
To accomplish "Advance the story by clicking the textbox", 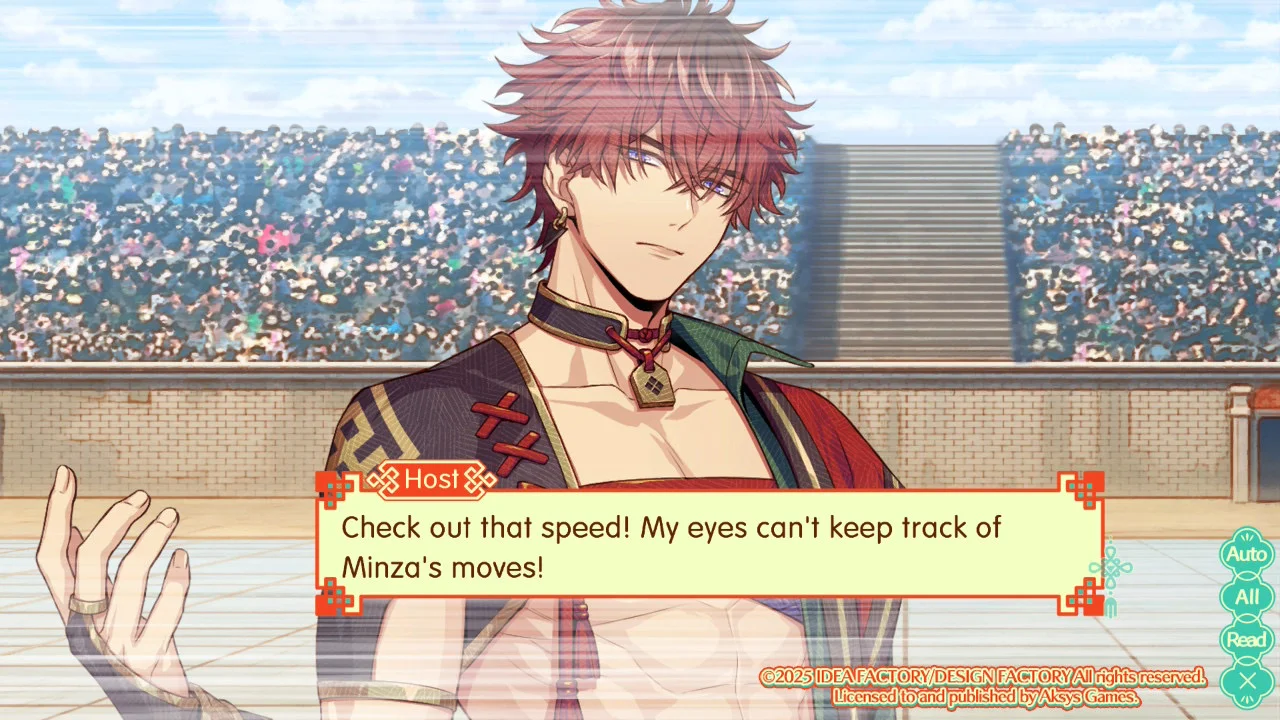I will [700, 550].
